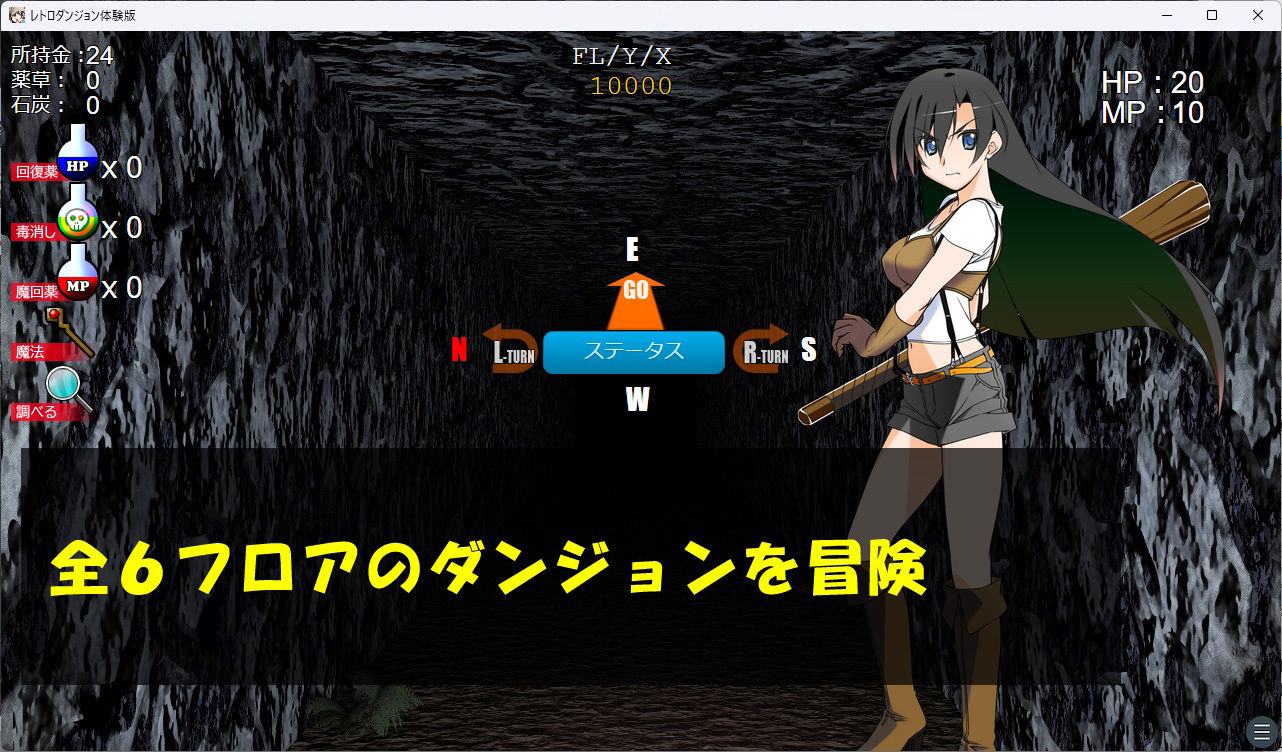Click the compass direction letter S
Image resolution: width=1282 pixels, height=752 pixels.
[x=808, y=351]
